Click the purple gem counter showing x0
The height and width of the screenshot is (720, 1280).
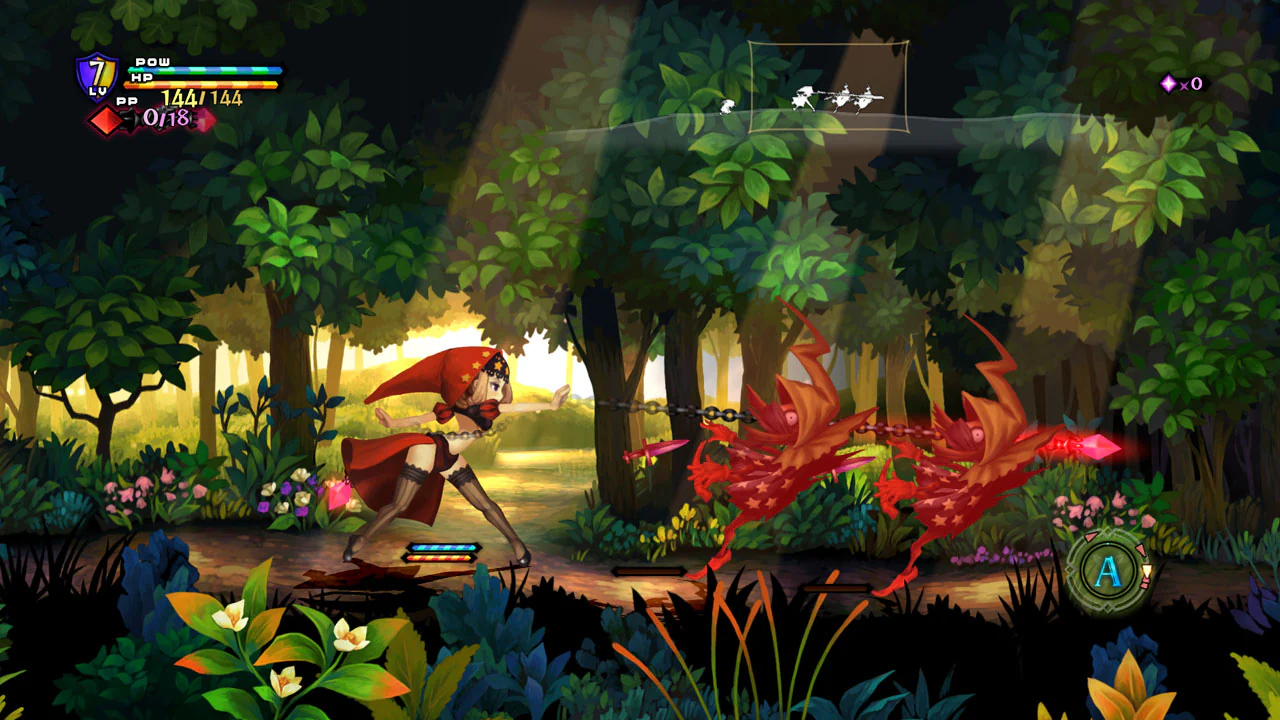pos(1180,84)
